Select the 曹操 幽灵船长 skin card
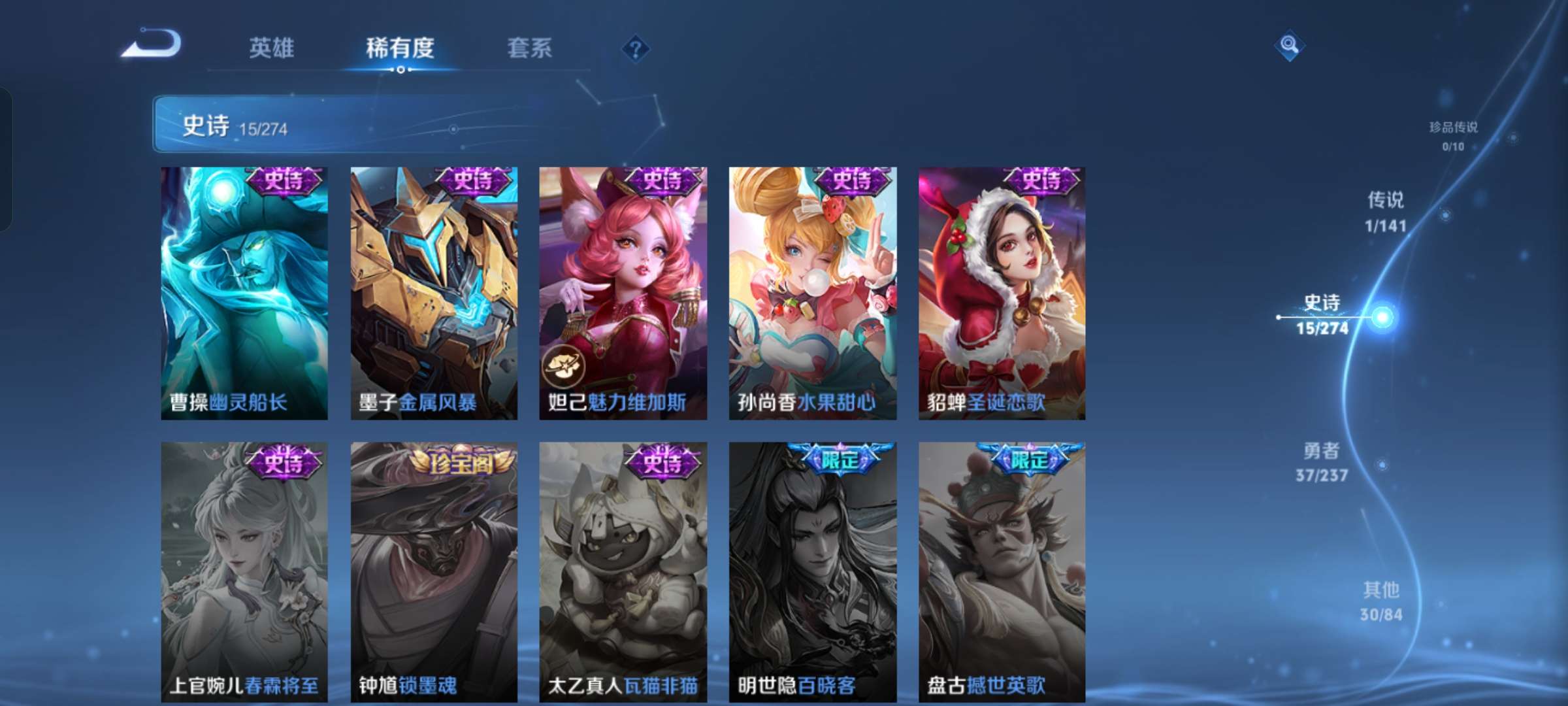The height and width of the screenshot is (706, 1568). 244,293
